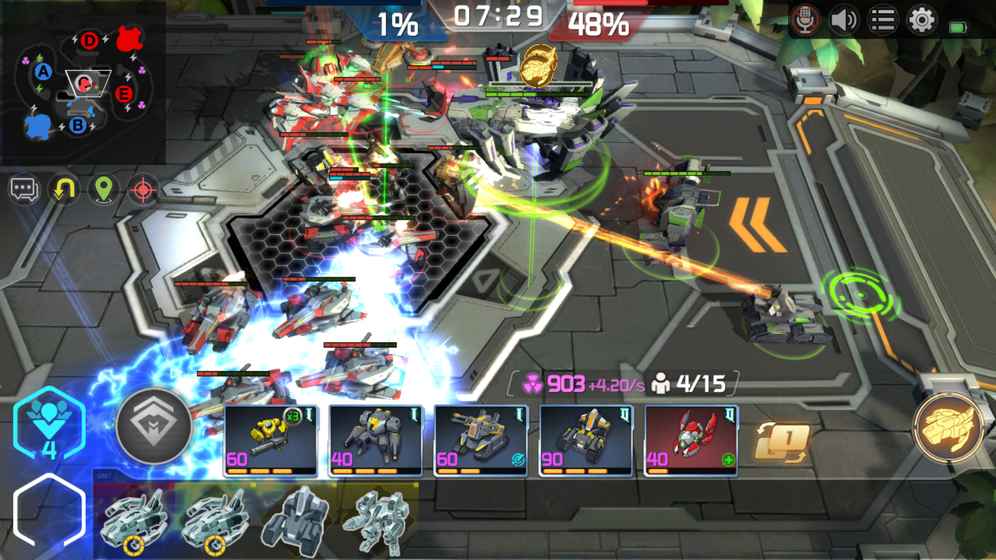Select control point D on the minimap
This screenshot has height=560, width=996.
coord(90,41)
